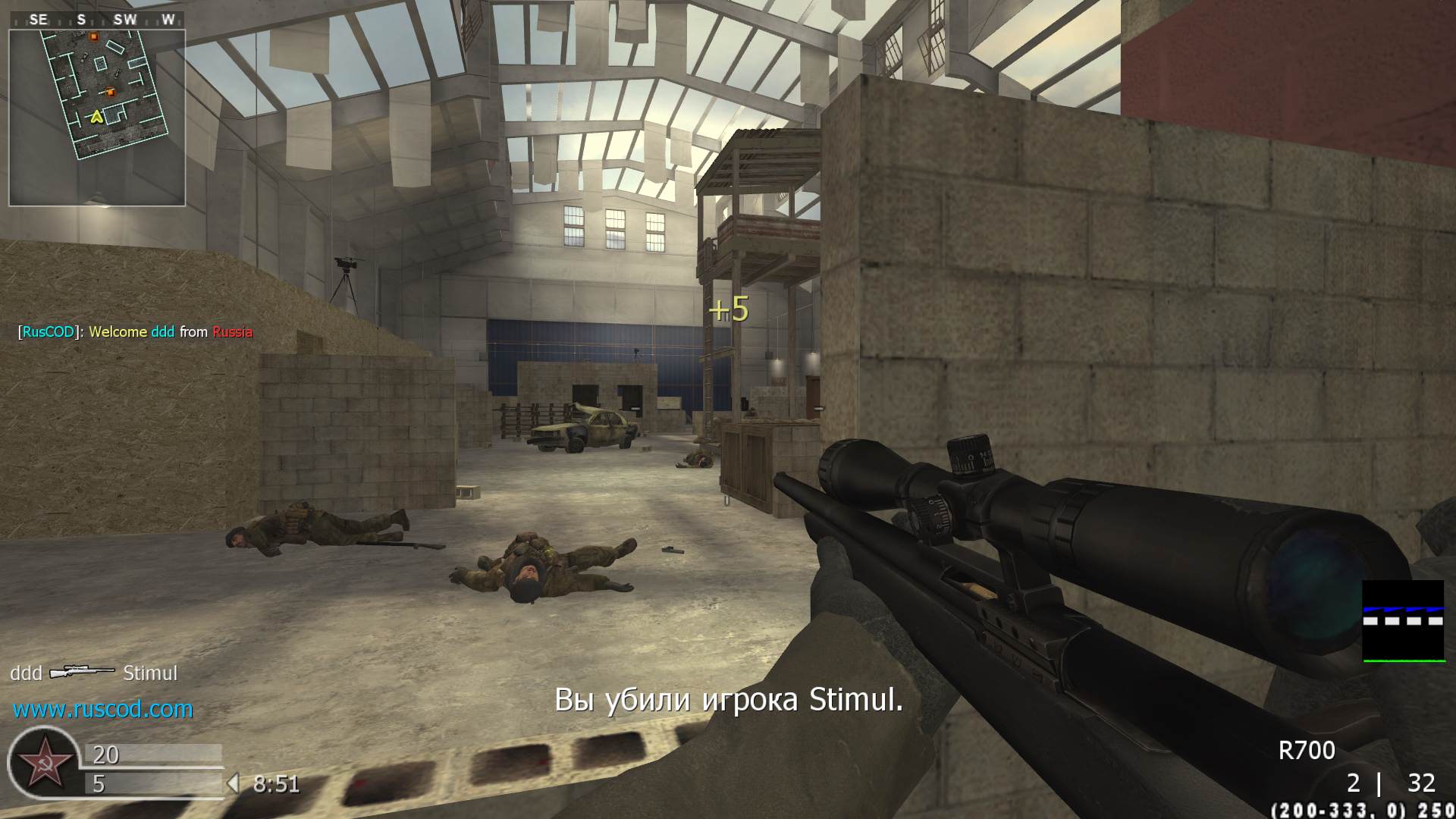Click the Soviet star team emblem
Screen dimensions: 1456x819
42,763
